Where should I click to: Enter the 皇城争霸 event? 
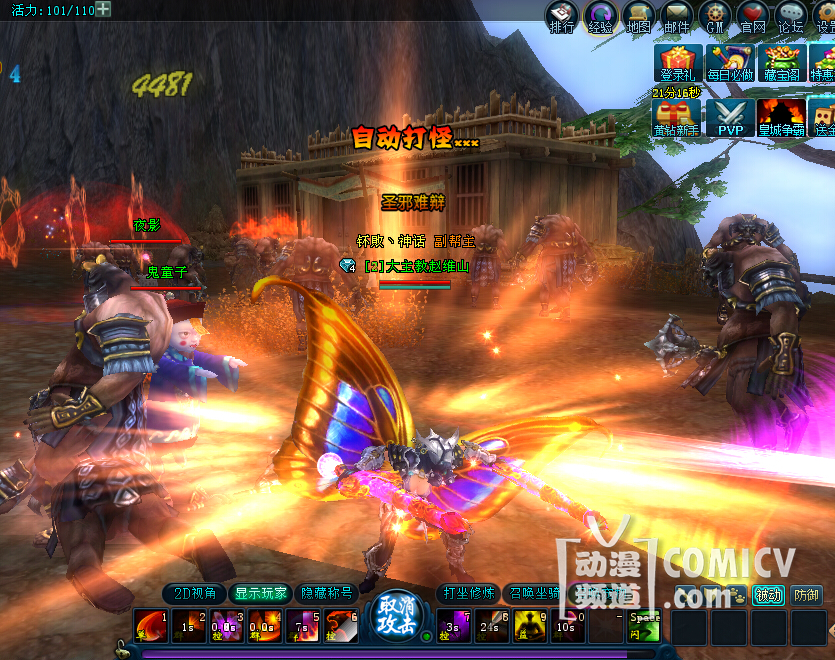pos(782,117)
